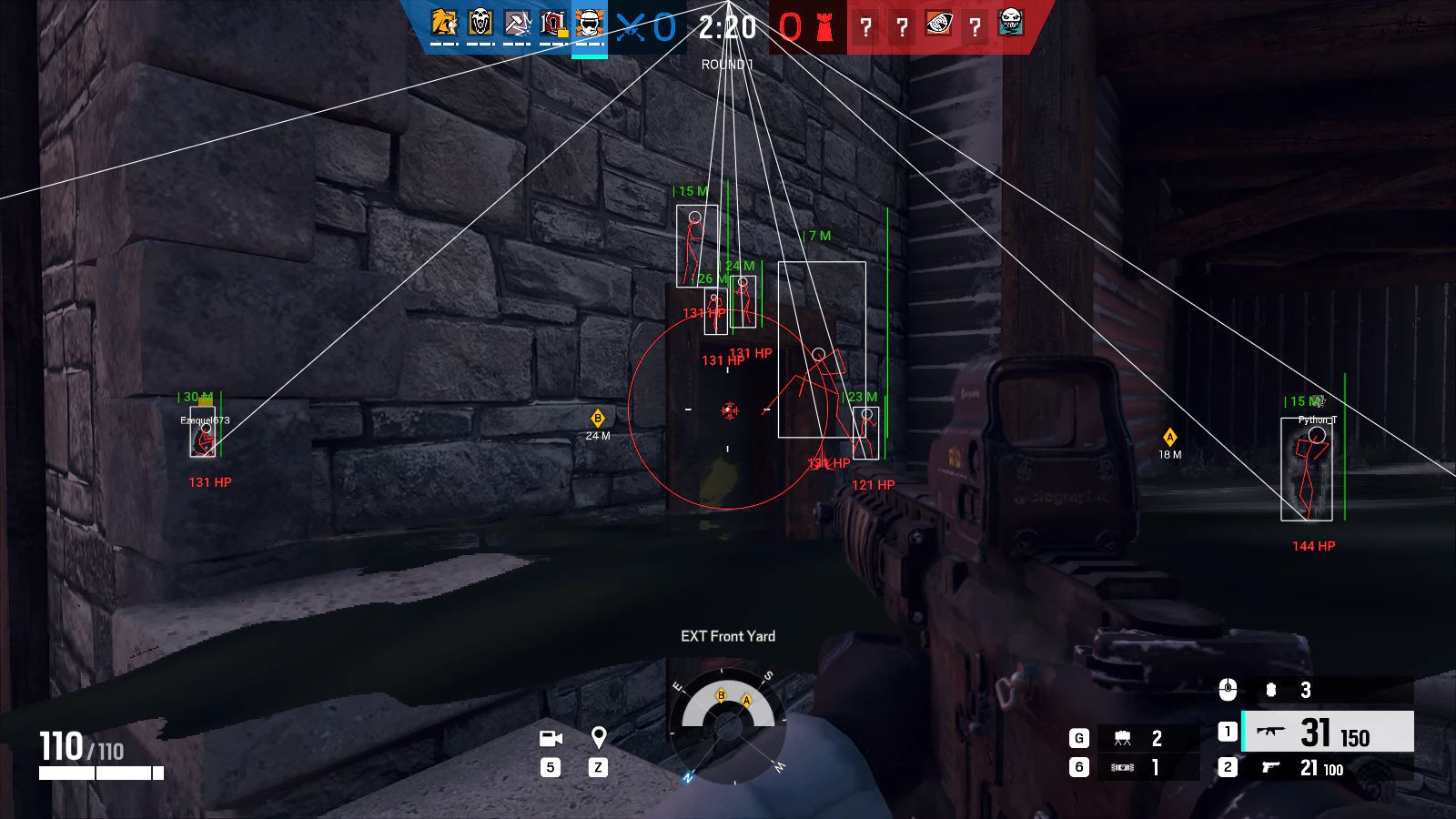Viewport: 1456px width, 819px height.
Task: Click the skull operator portrait on blue team
Action: (x=480, y=23)
